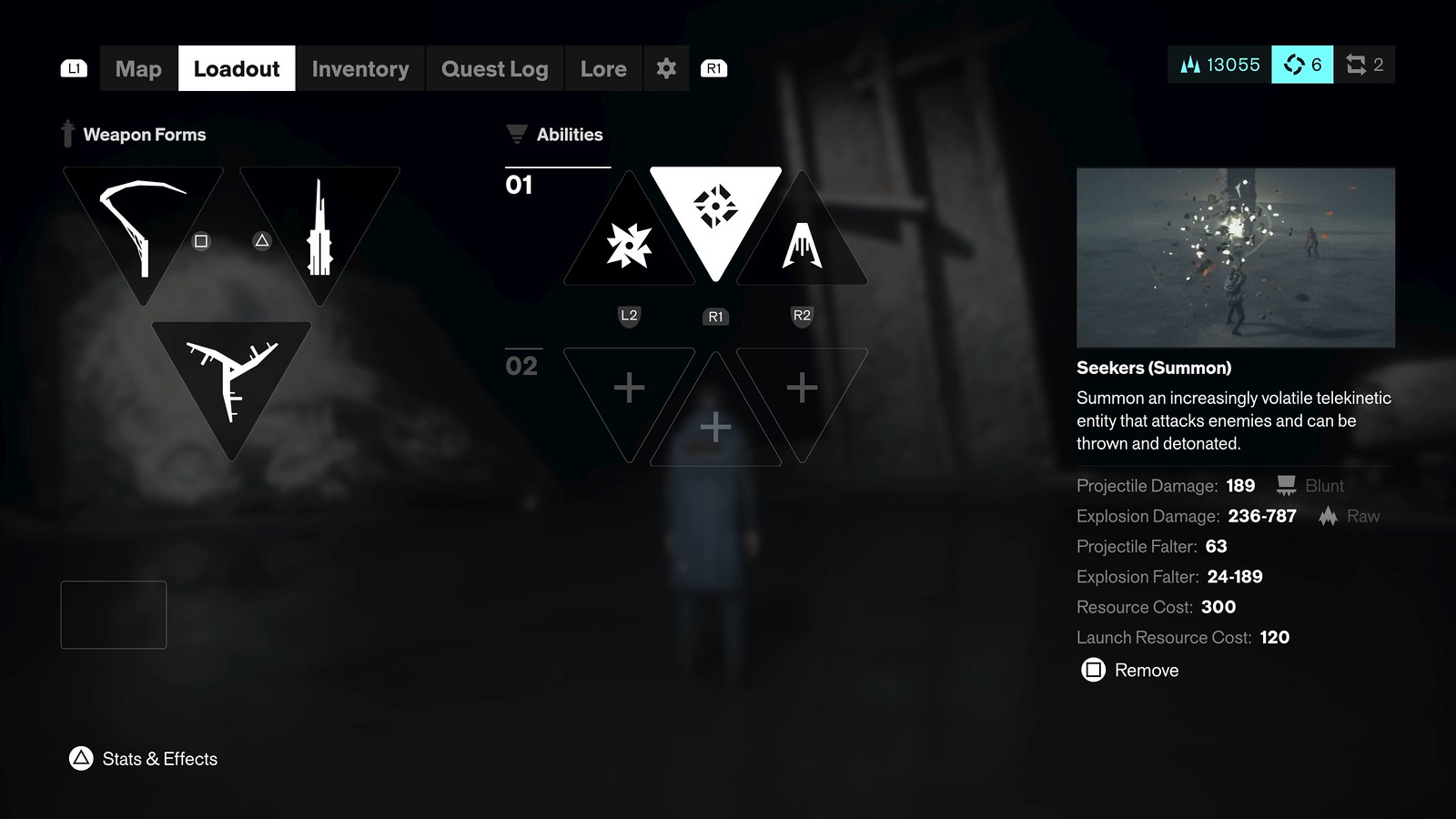Screen dimensions: 1456x819
Task: Click the Seekers ability preview thumbnail
Action: click(1236, 258)
